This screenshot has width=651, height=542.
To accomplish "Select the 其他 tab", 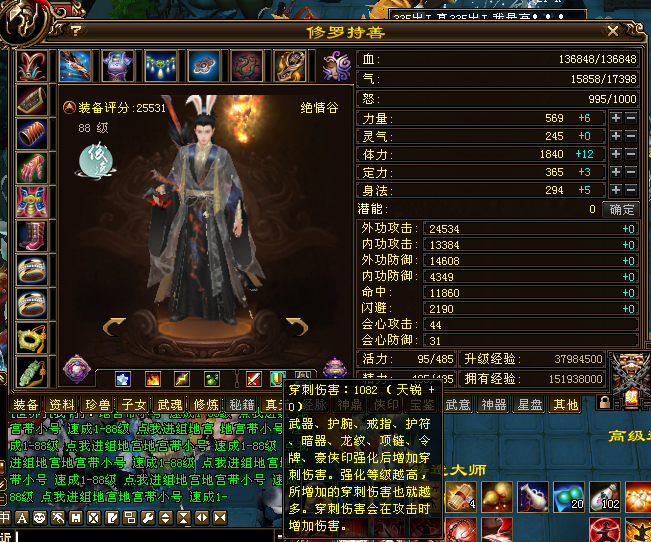I will coord(566,404).
